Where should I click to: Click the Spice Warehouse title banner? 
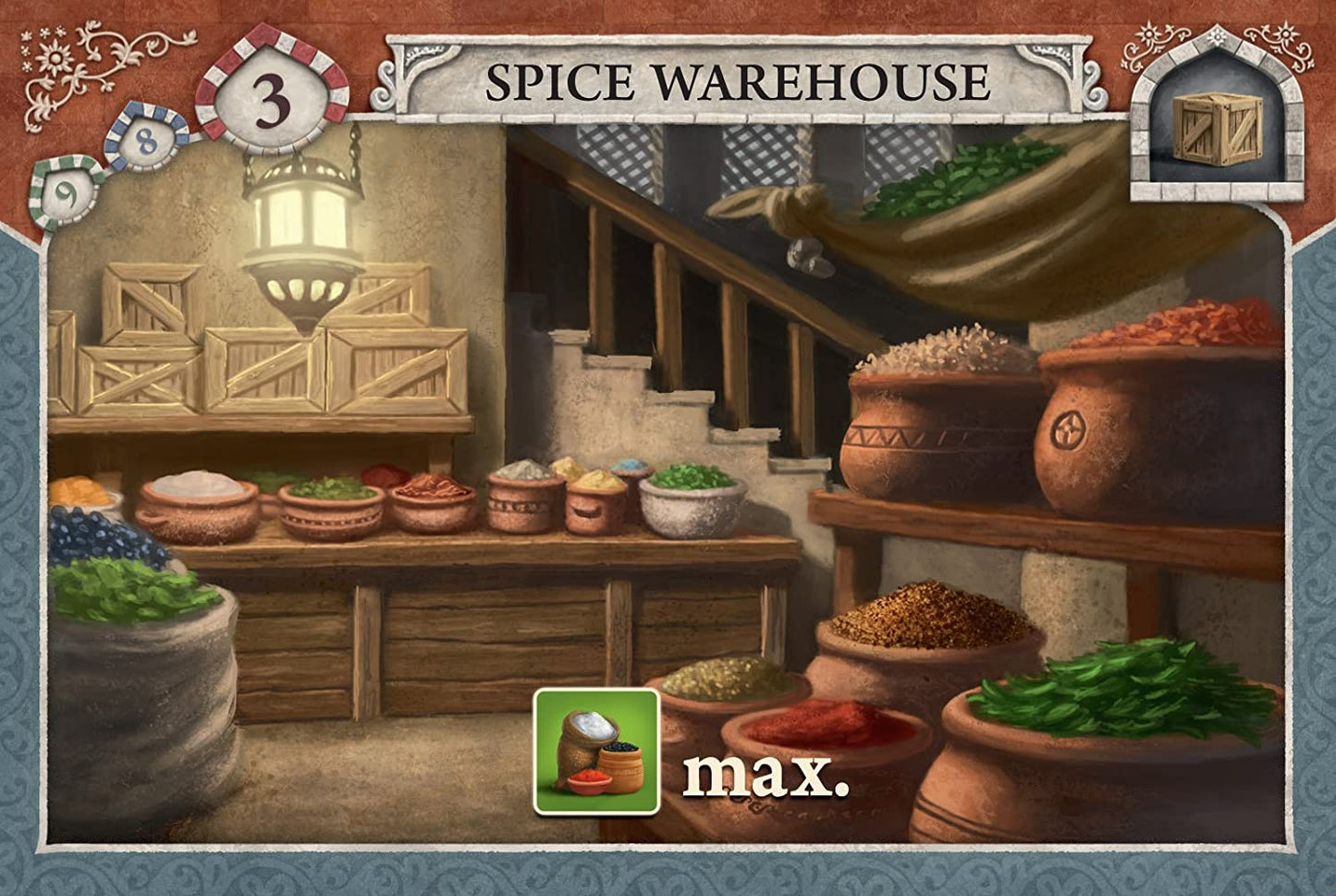click(x=738, y=82)
